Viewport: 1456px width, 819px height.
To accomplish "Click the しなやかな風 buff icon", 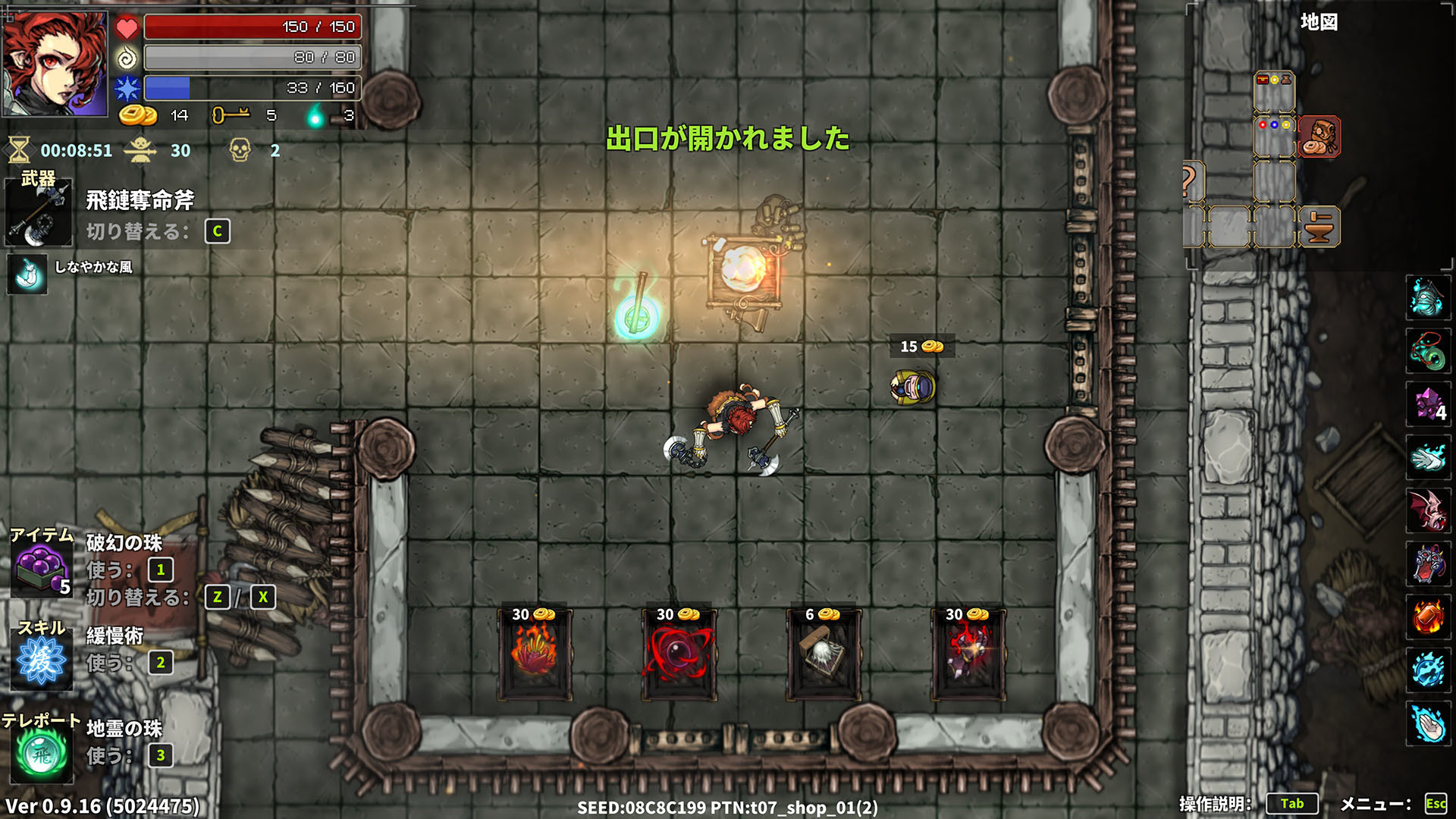I will [x=27, y=275].
